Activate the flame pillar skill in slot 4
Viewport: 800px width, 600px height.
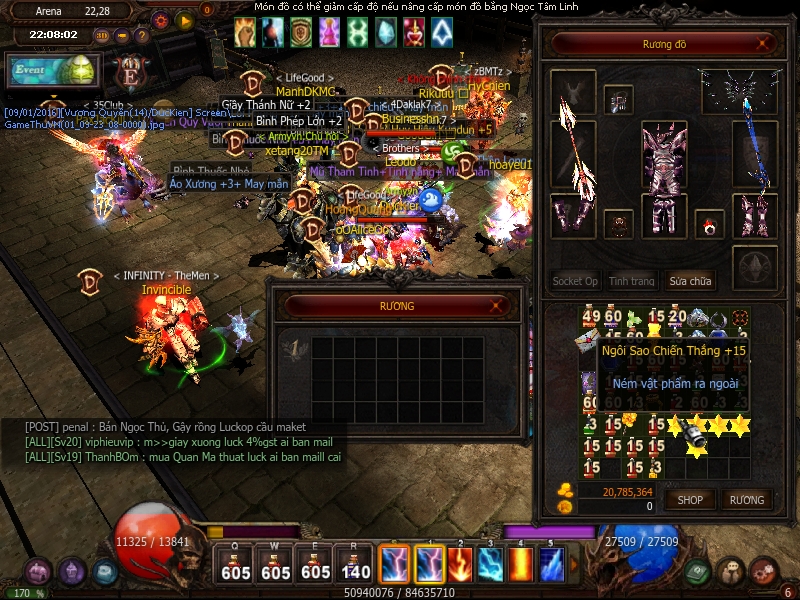point(521,565)
